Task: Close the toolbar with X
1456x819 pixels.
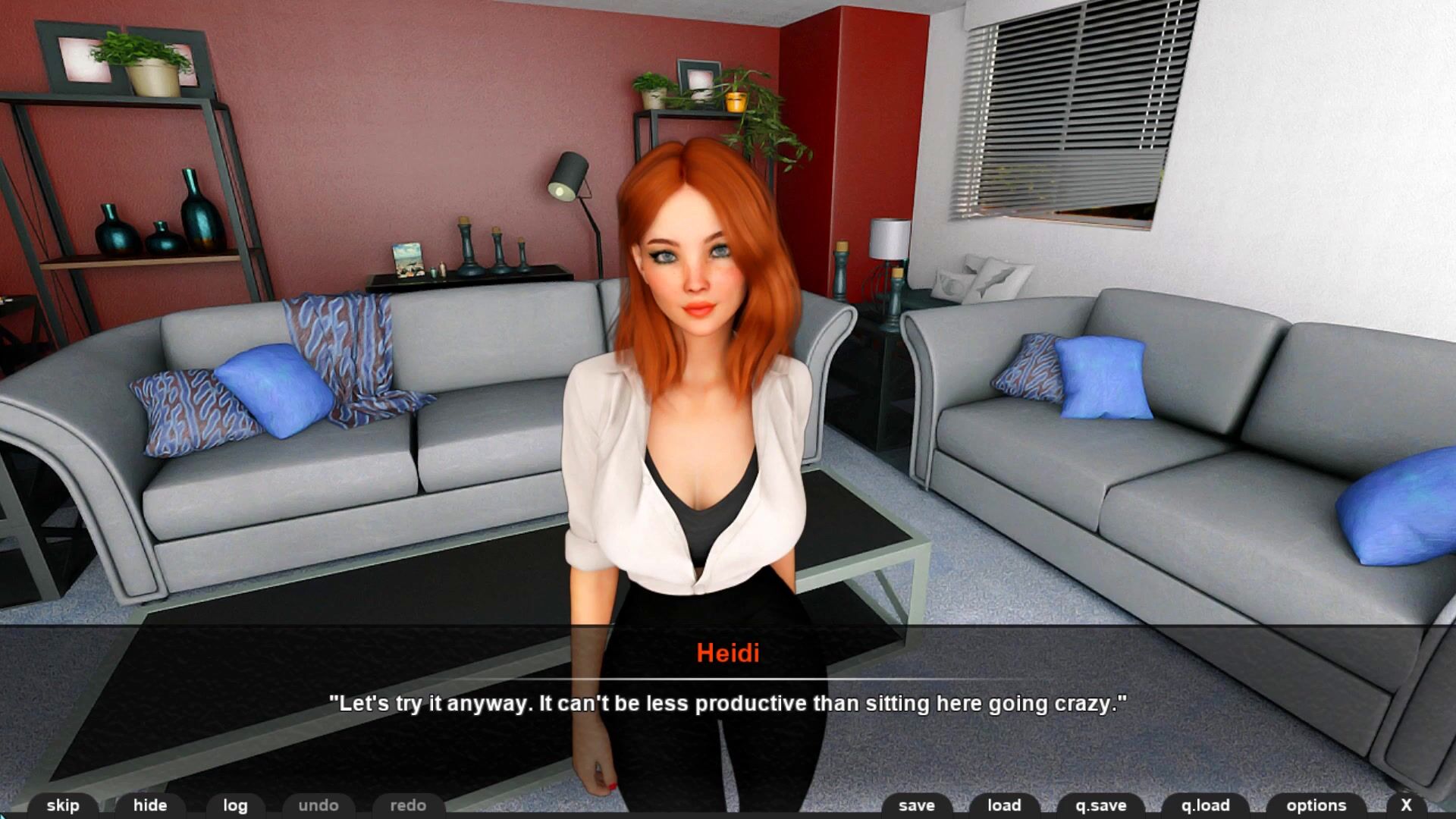Action: tap(1406, 805)
